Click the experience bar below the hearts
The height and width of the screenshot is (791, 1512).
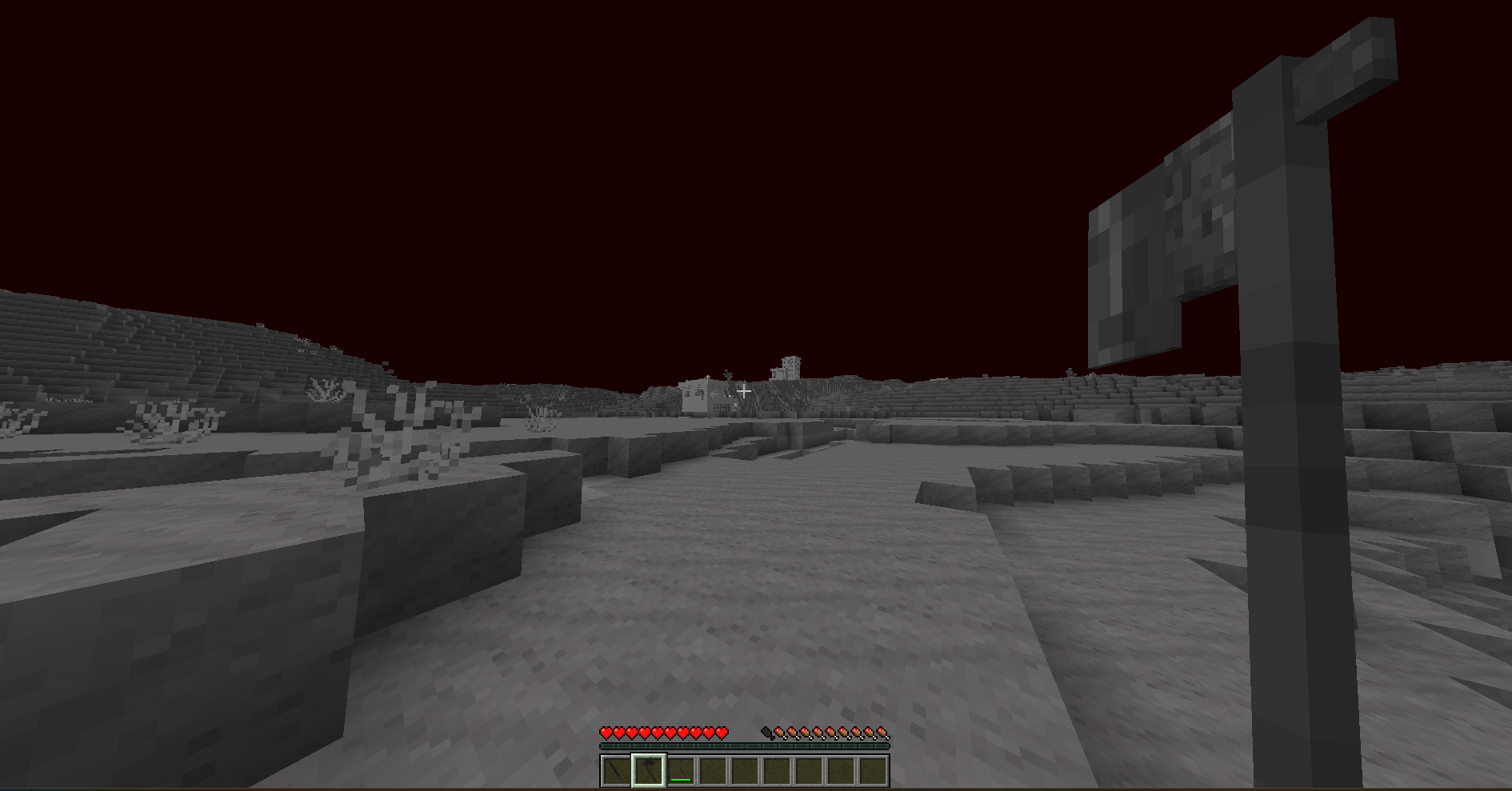744,746
